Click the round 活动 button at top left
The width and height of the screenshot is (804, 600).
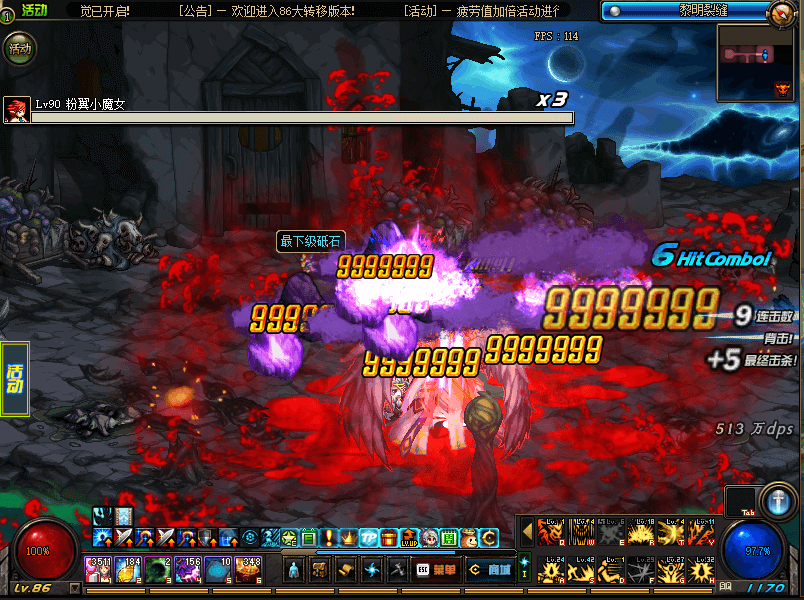click(x=19, y=47)
